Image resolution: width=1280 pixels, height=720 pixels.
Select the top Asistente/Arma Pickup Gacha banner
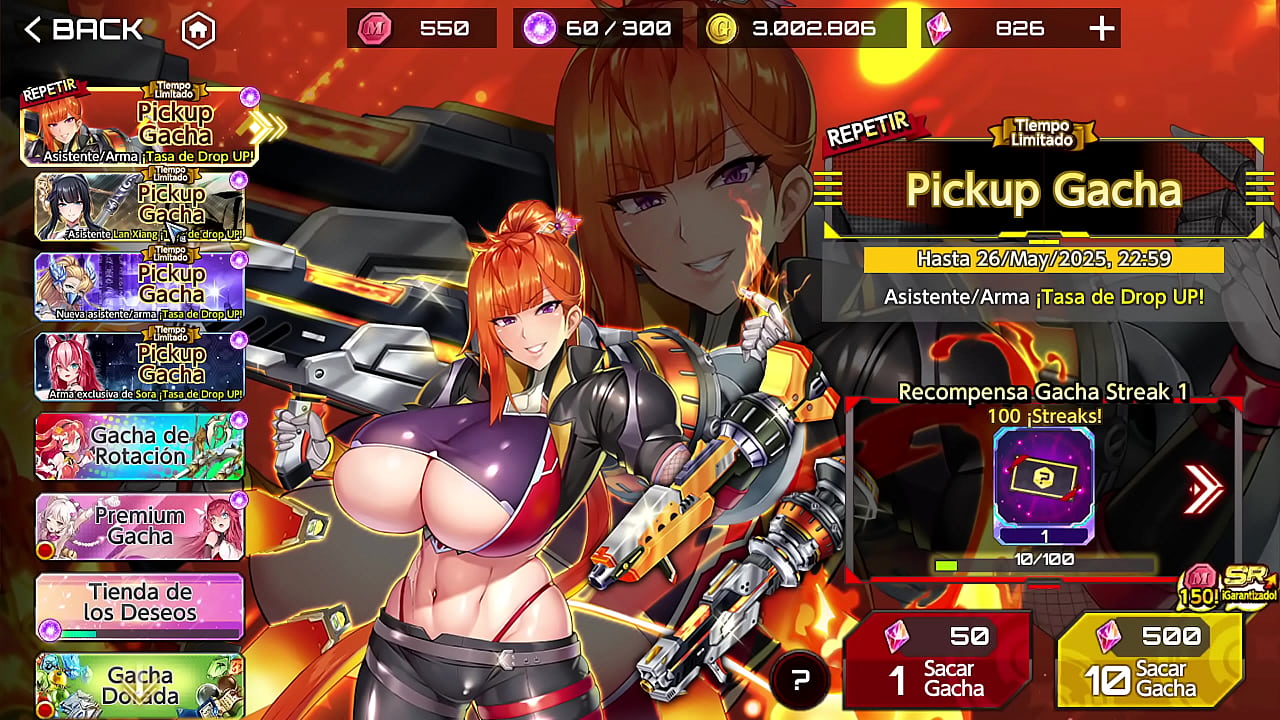pos(140,127)
